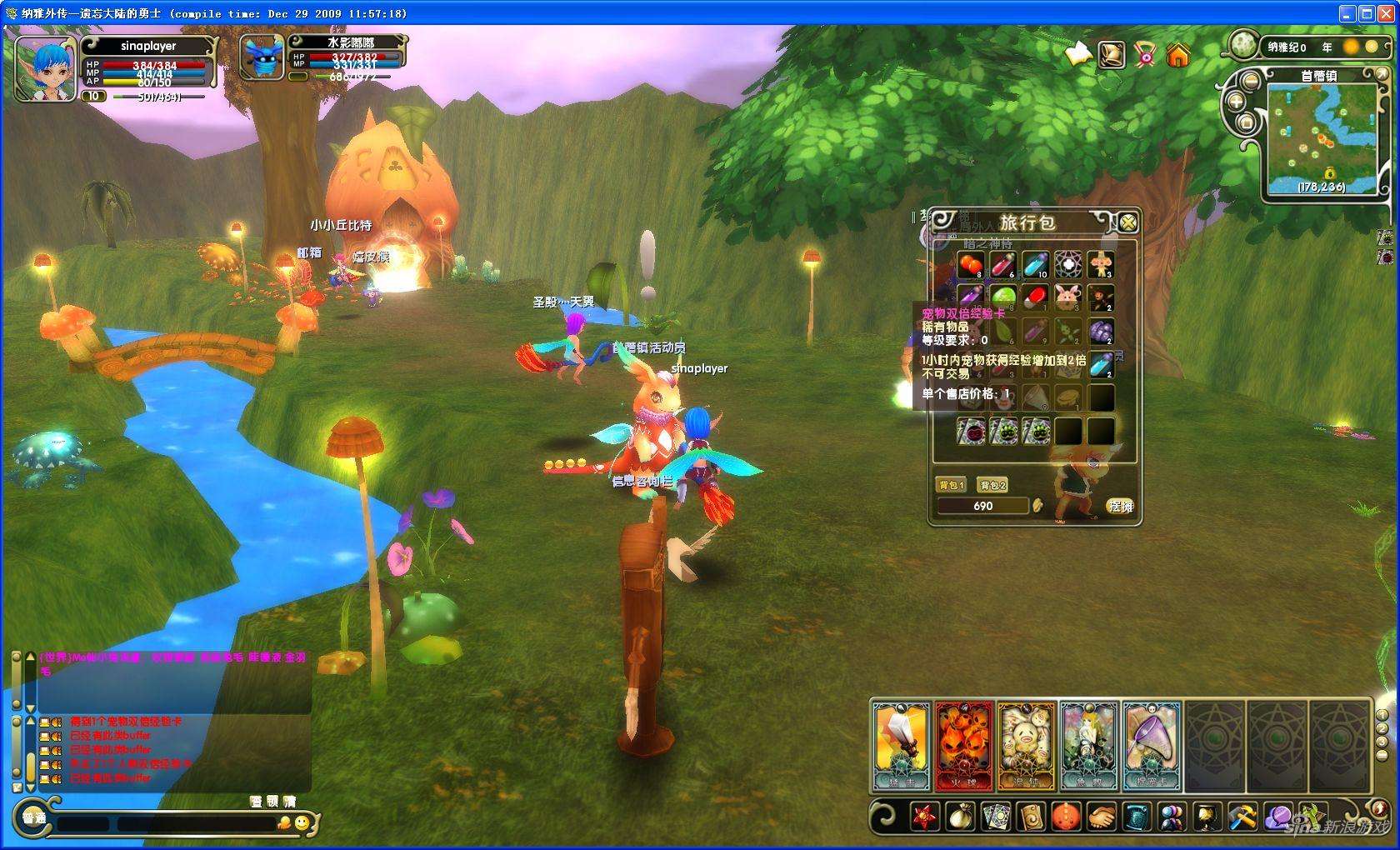Viewport: 1400px width, 850px height.
Task: Click the hammer and wrench tools icon
Action: tap(1242, 817)
